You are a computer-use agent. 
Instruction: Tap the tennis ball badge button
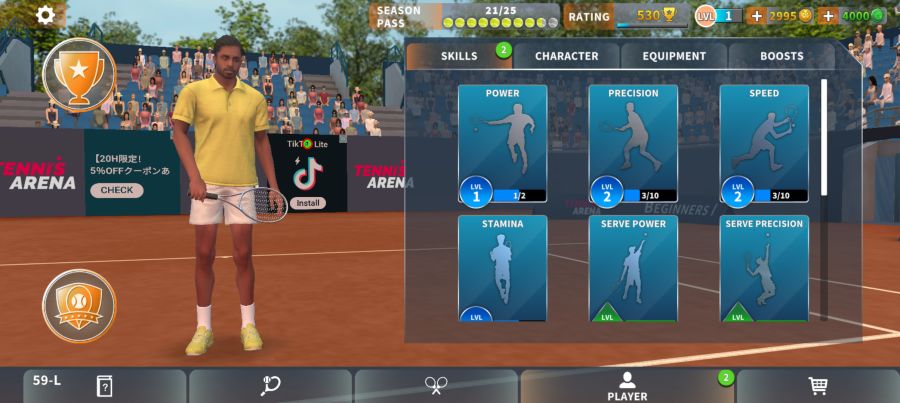78,305
